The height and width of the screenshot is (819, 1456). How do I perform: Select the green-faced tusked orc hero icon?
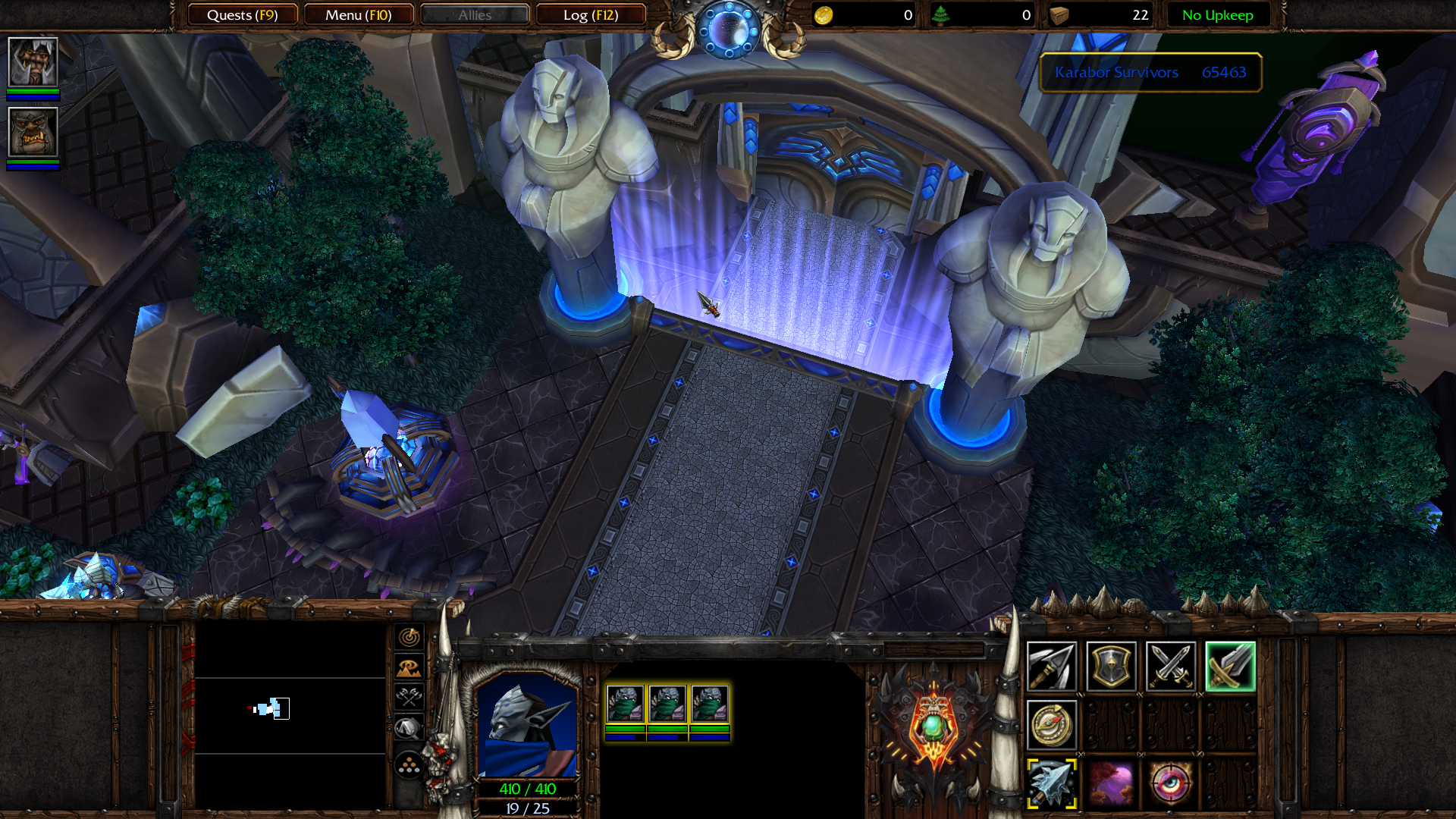(x=33, y=133)
